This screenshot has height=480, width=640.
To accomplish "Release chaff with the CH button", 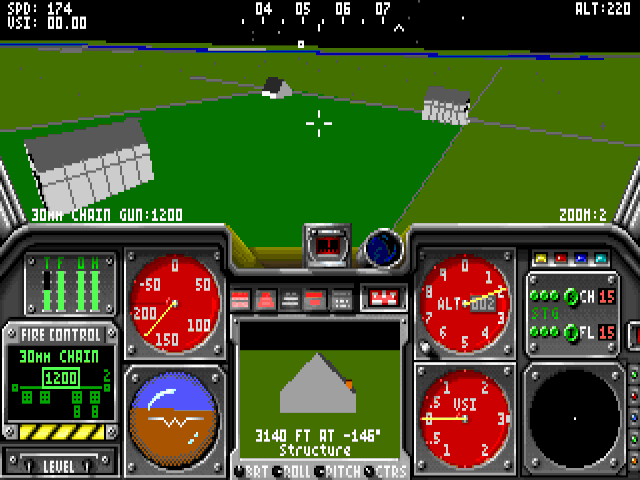I will click(571, 296).
